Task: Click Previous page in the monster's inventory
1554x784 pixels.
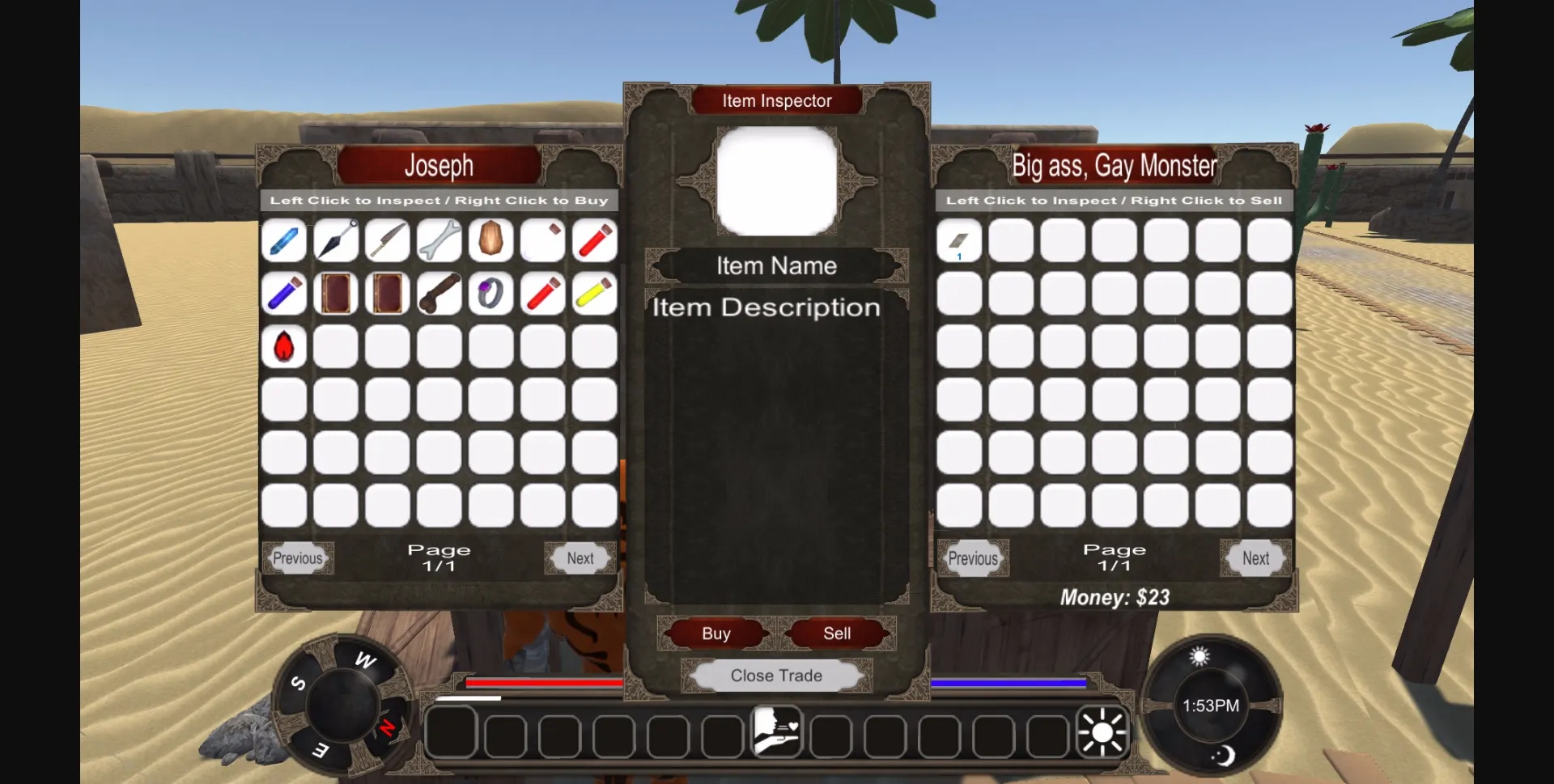Action: (972, 557)
